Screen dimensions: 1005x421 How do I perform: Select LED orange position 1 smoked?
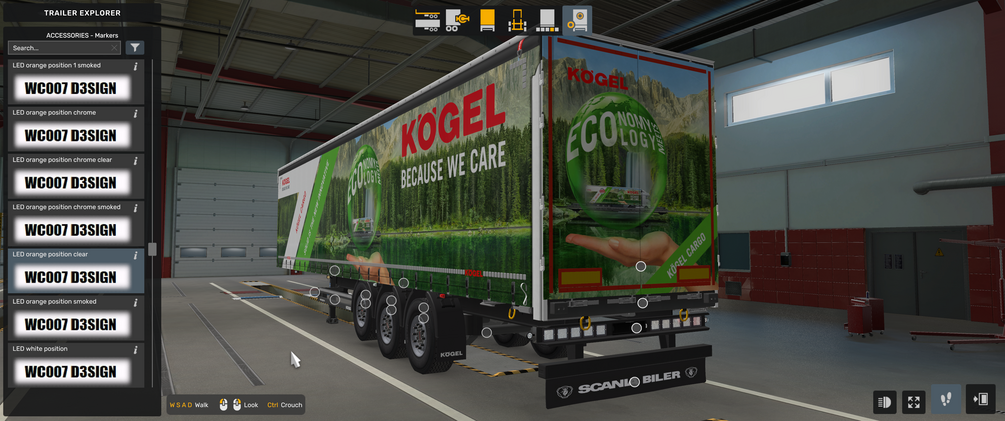[71, 88]
